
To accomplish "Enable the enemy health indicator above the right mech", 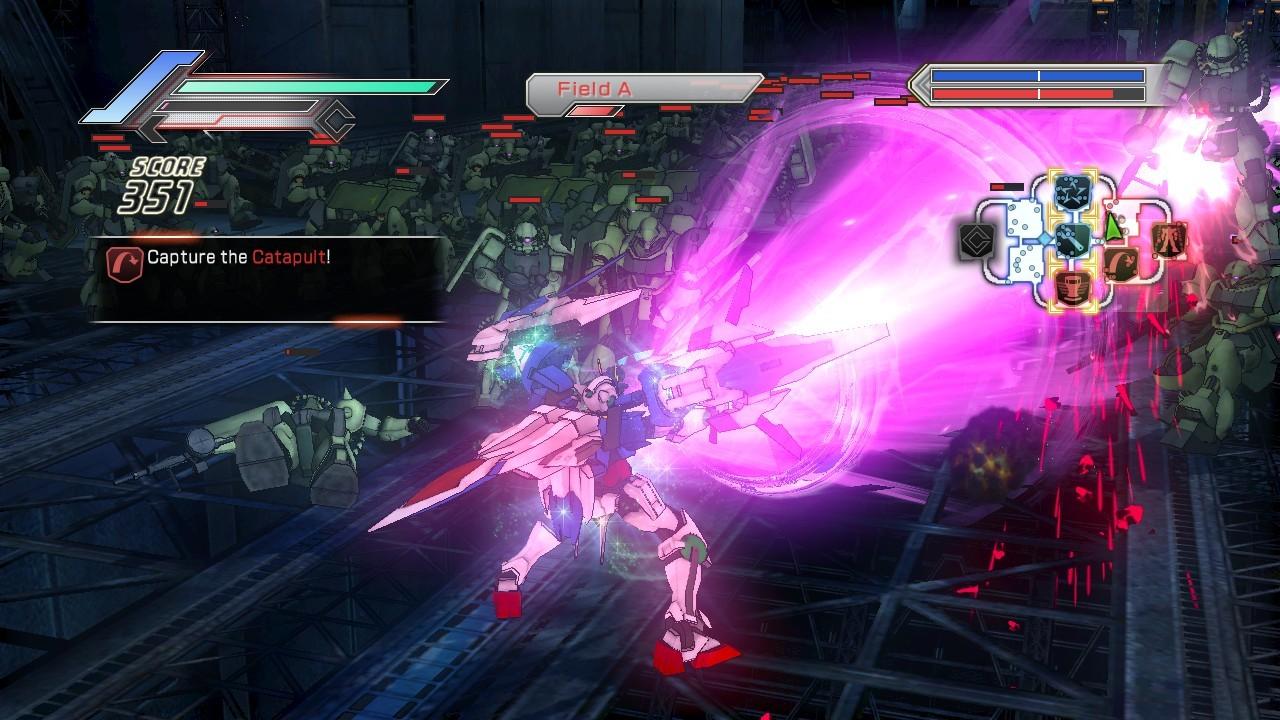I will pos(1006,187).
